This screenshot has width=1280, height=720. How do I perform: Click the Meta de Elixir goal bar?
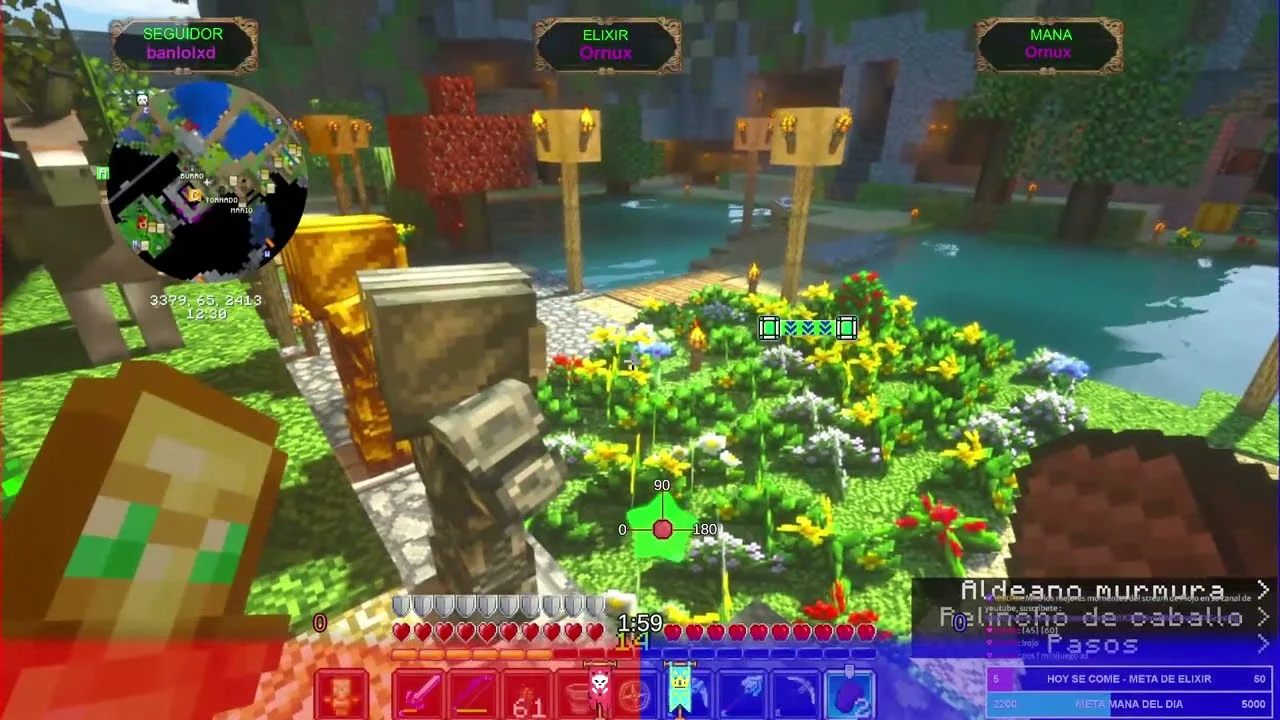pyautogui.click(x=1128, y=679)
